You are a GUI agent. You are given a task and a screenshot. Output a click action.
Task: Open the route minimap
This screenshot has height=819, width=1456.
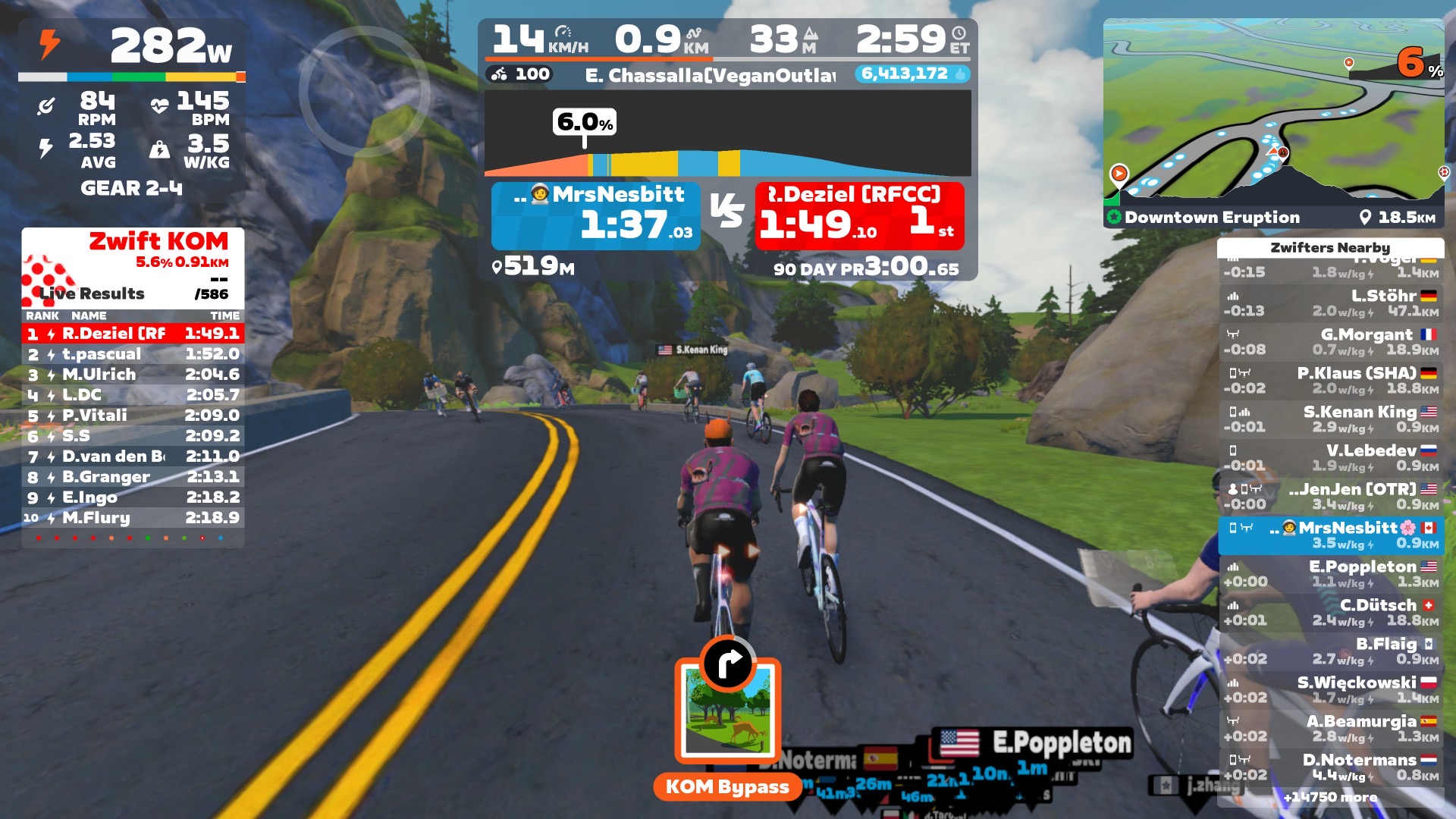(1273, 114)
